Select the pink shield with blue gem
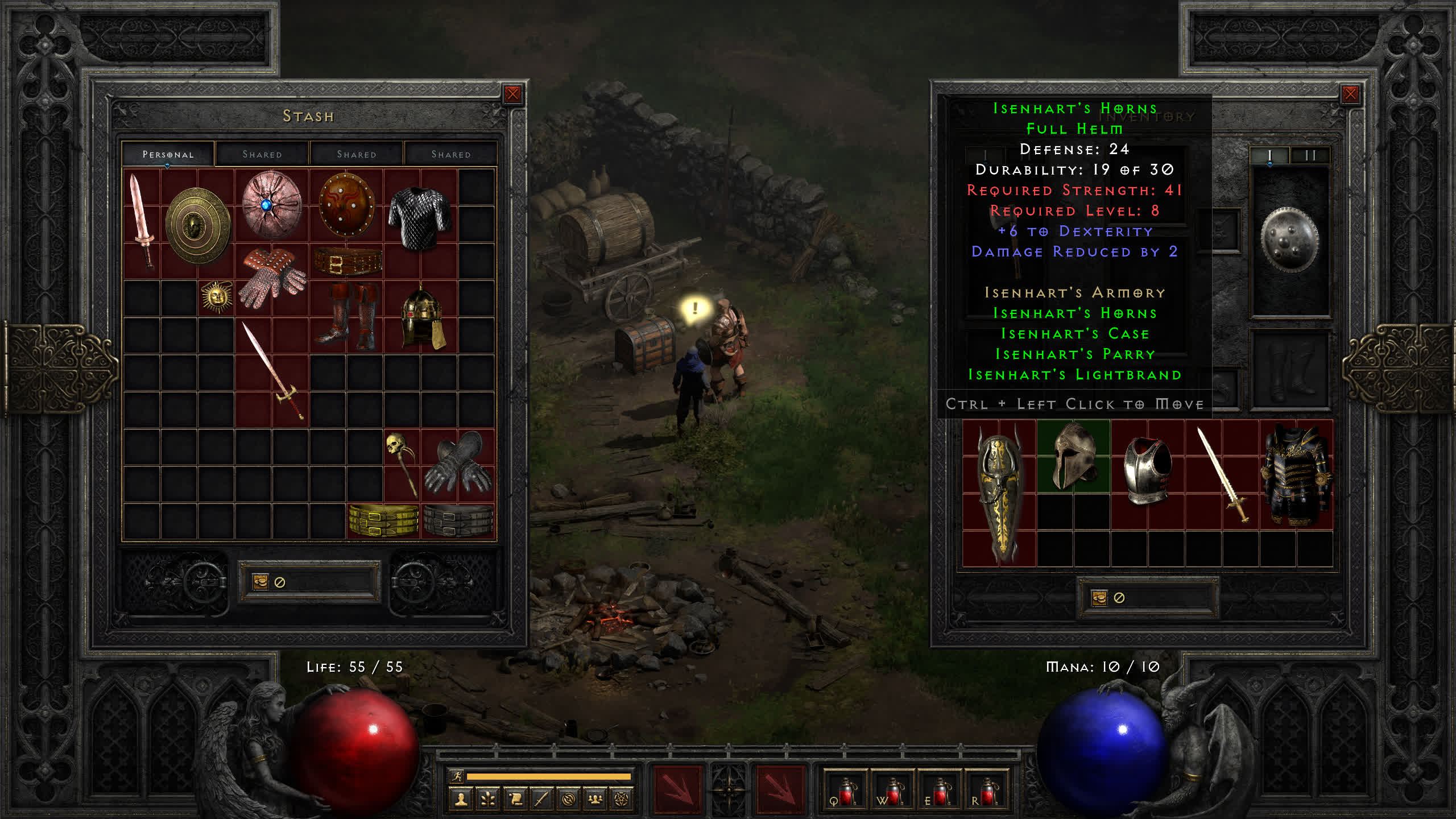Image resolution: width=1456 pixels, height=819 pixels. click(271, 205)
